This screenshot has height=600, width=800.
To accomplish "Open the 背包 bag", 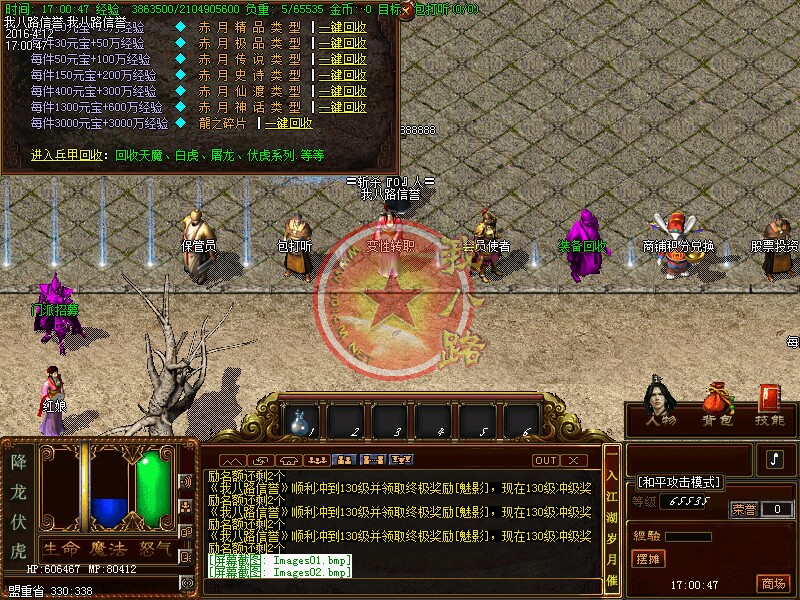I will [x=714, y=407].
